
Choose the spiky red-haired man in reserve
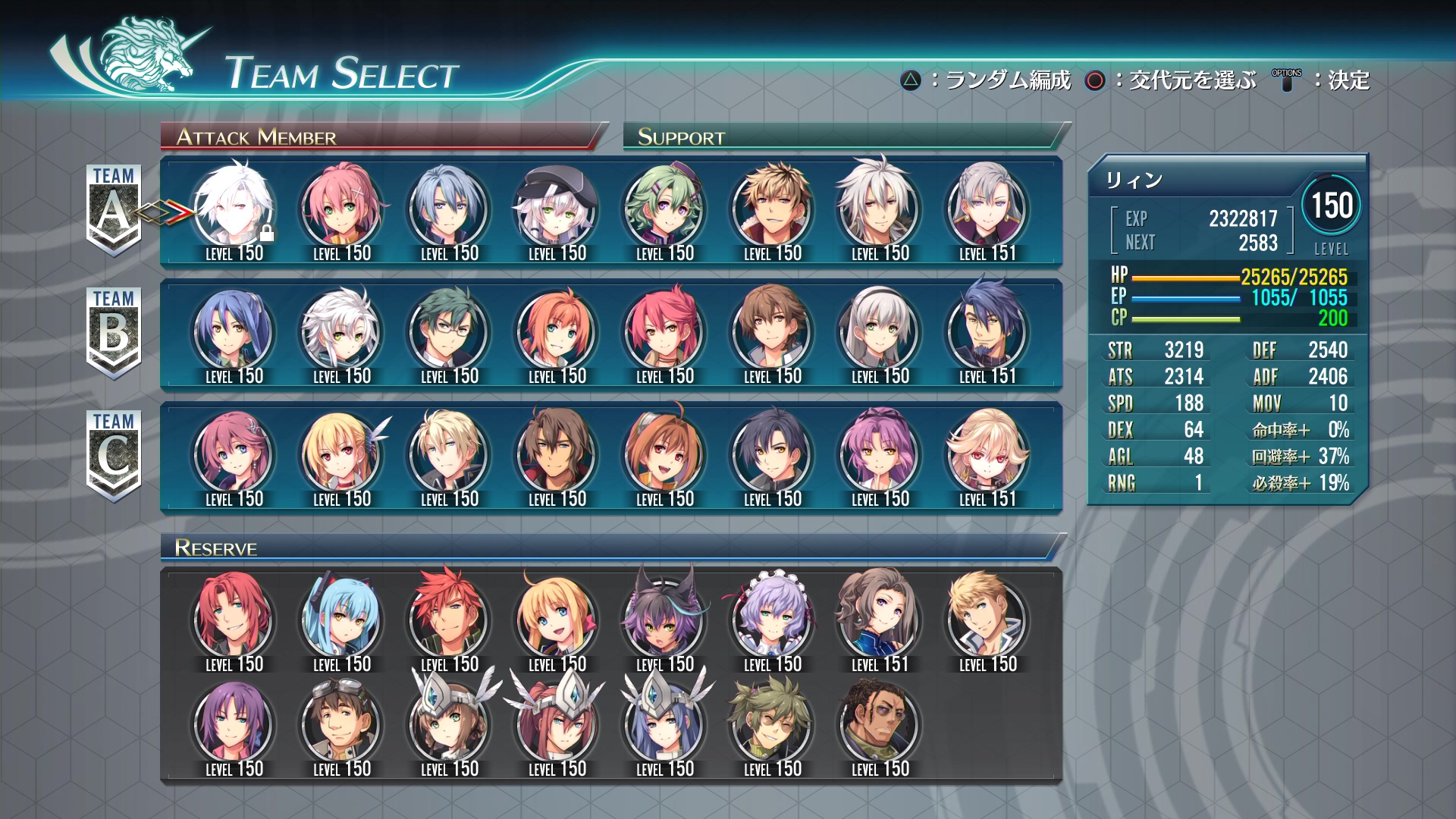click(x=450, y=620)
